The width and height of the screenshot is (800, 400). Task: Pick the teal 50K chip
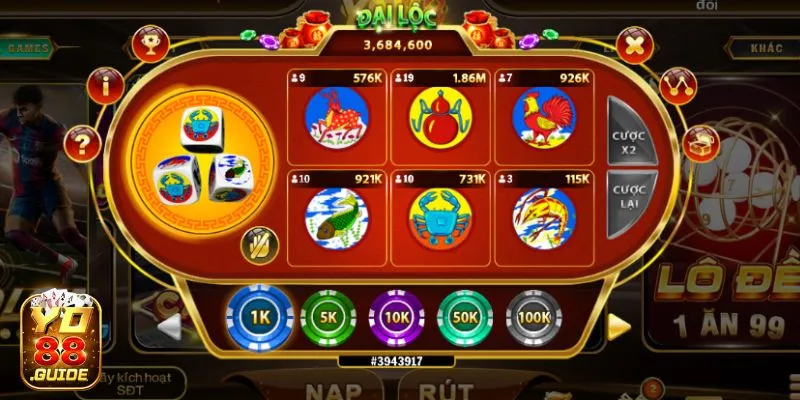465,318
